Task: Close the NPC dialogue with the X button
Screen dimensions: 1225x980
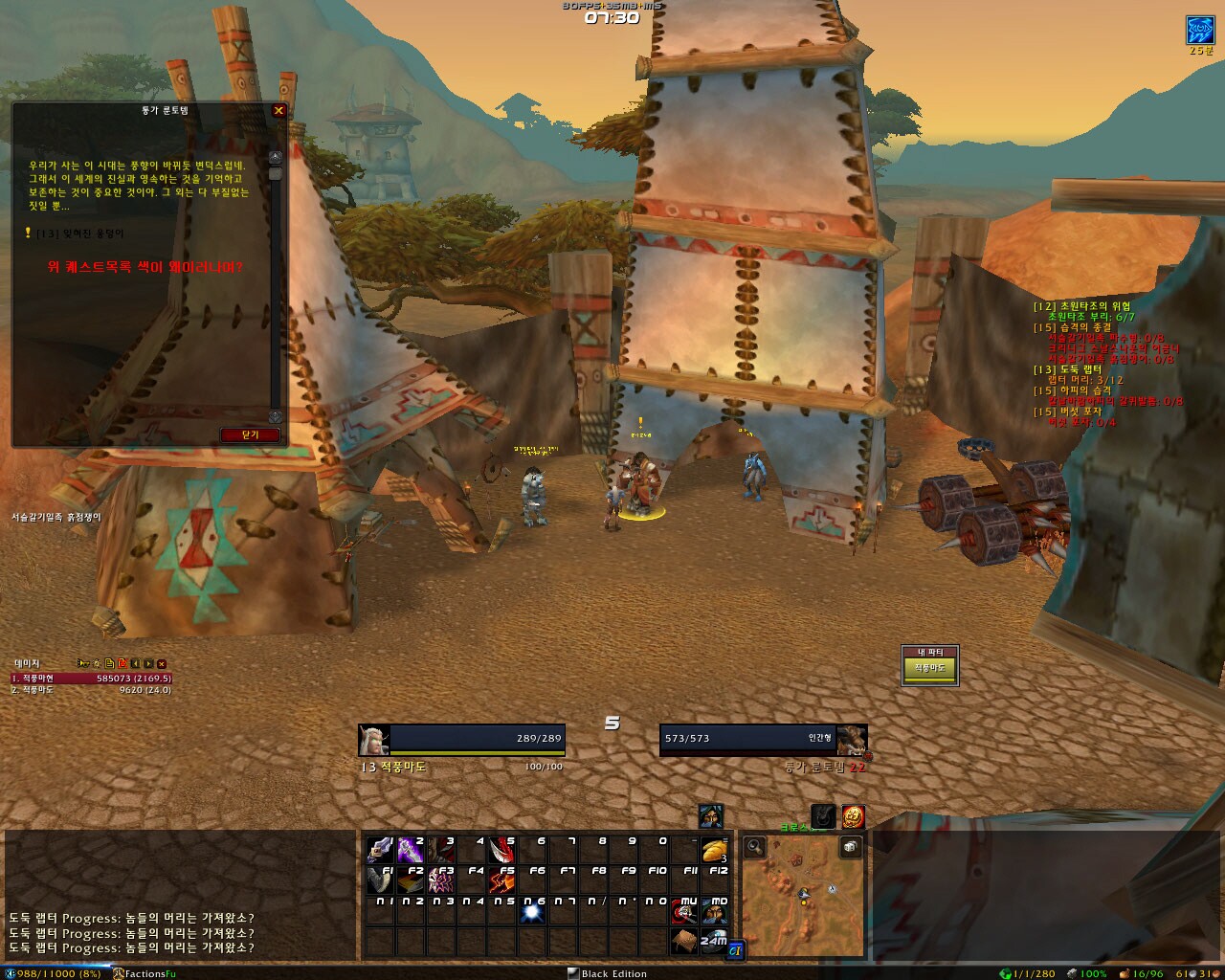Action: 278,111
